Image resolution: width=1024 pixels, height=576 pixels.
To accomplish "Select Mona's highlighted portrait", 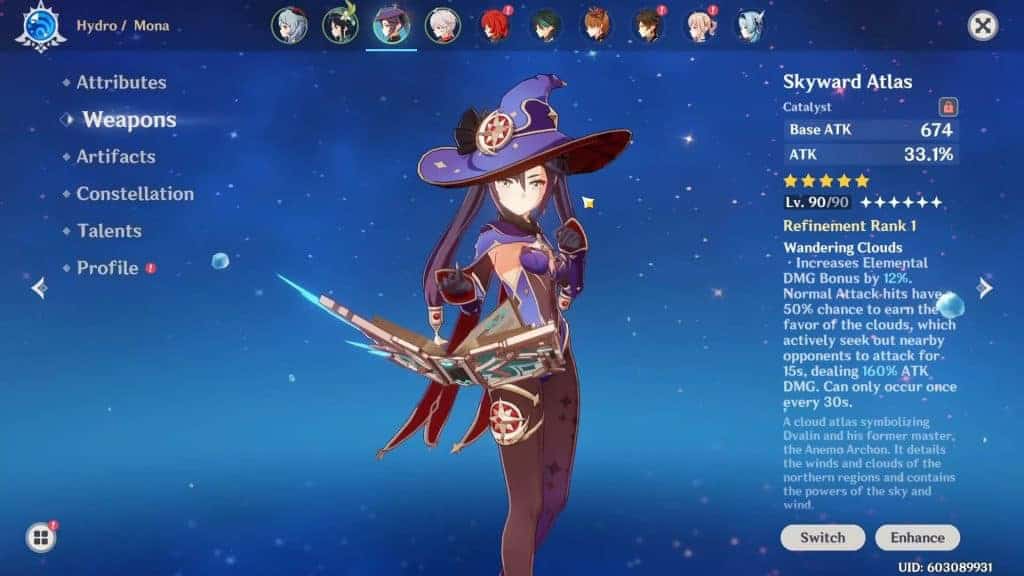I will click(x=391, y=26).
